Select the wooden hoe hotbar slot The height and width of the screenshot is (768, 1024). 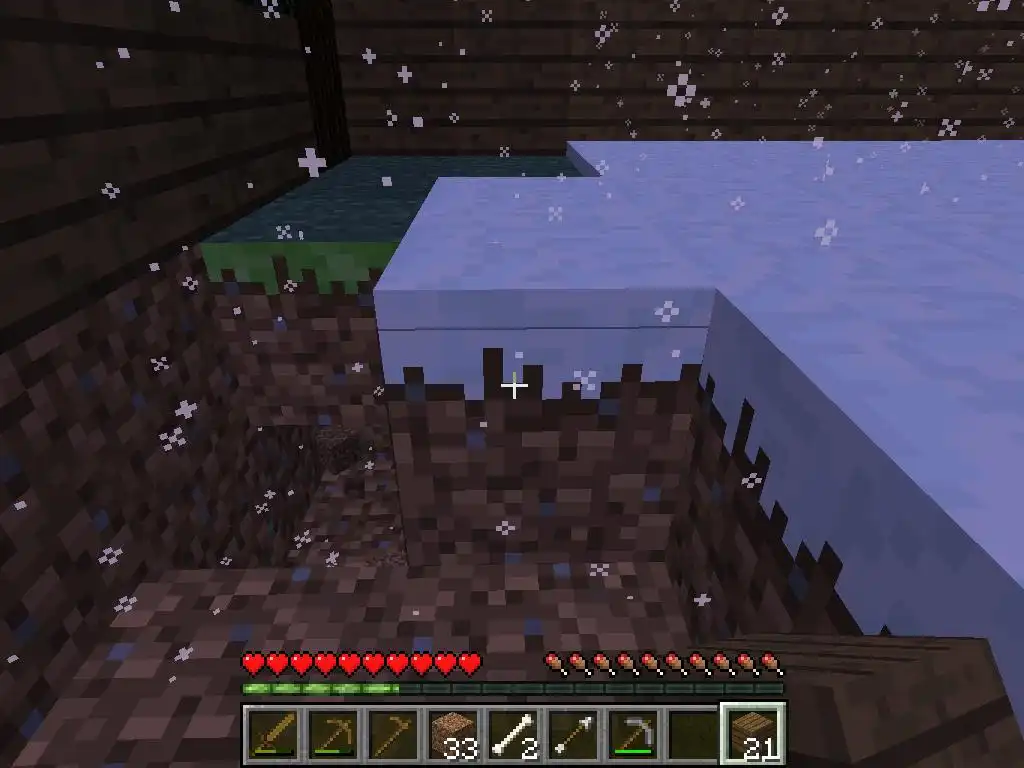392,735
